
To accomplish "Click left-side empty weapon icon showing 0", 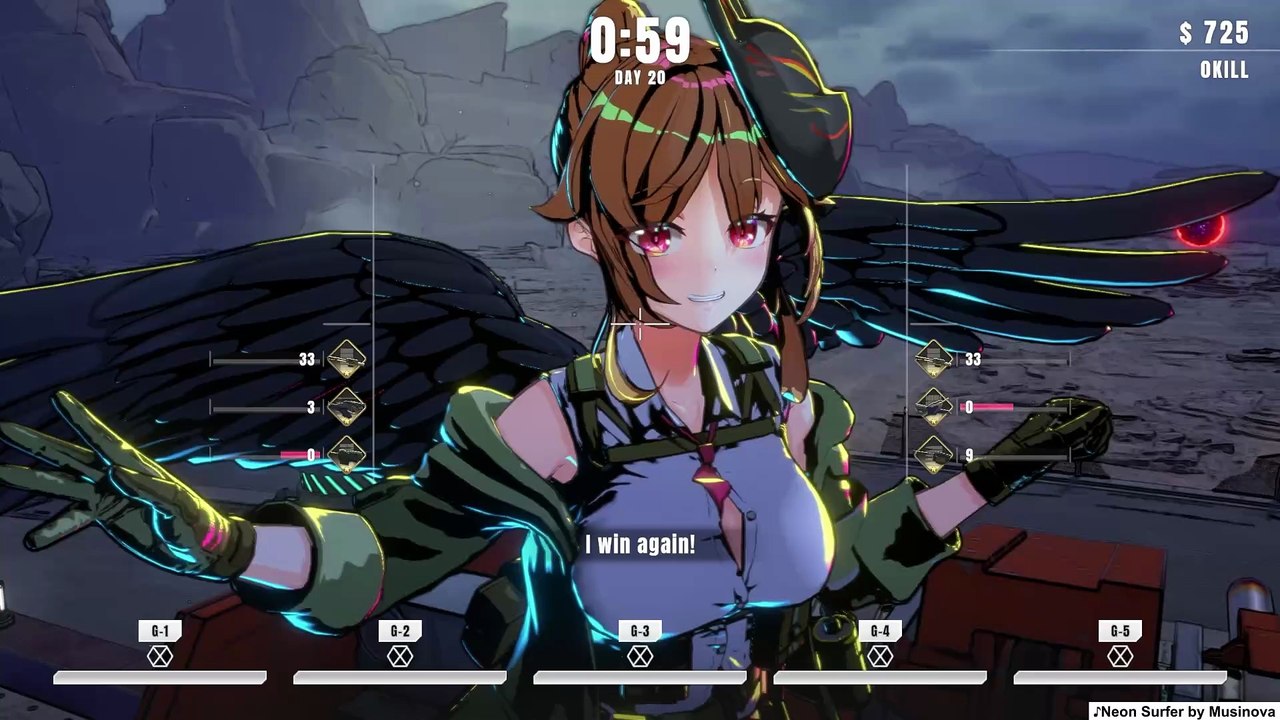I will [x=347, y=455].
